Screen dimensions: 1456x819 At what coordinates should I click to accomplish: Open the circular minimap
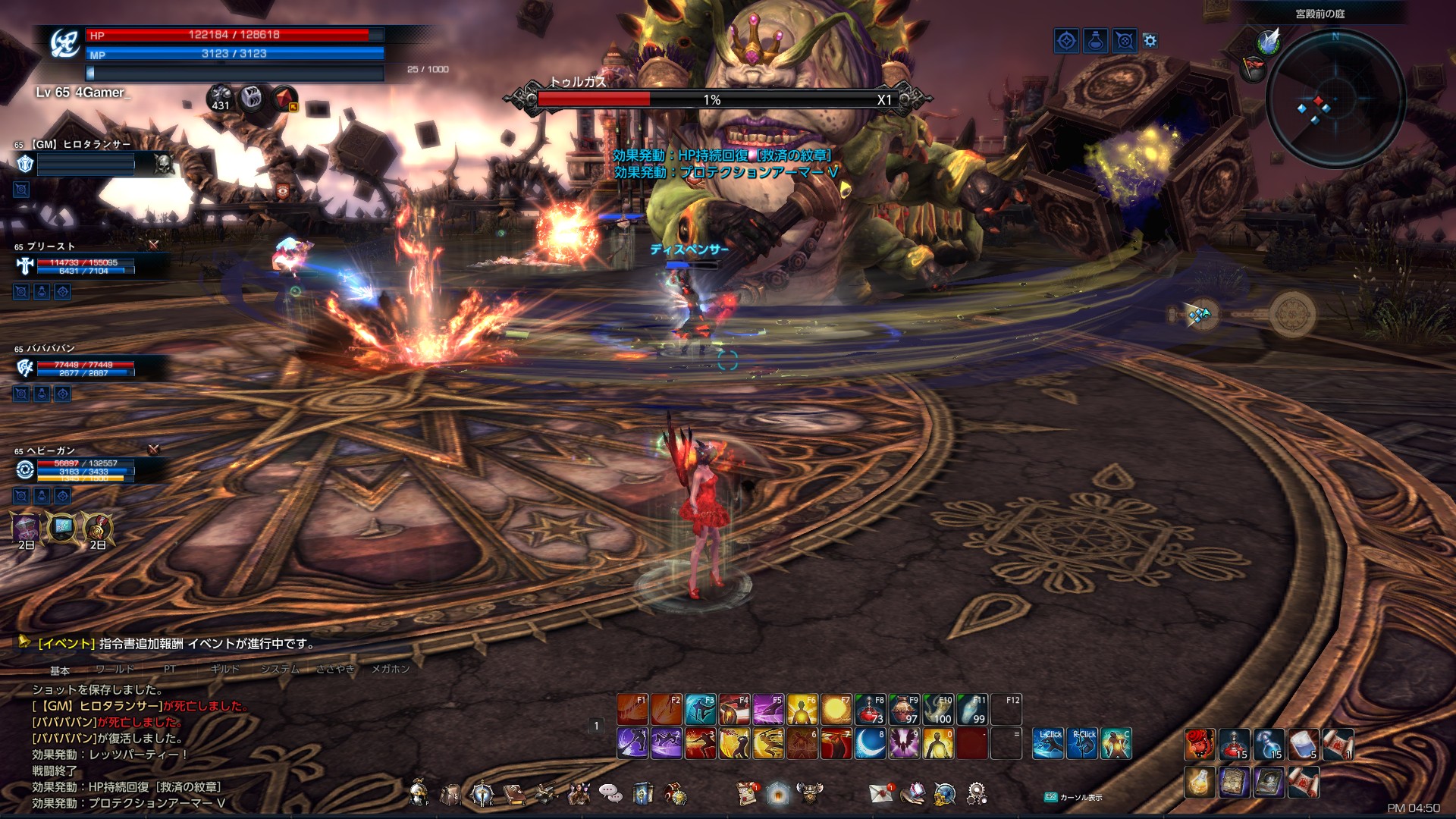pos(1335,100)
